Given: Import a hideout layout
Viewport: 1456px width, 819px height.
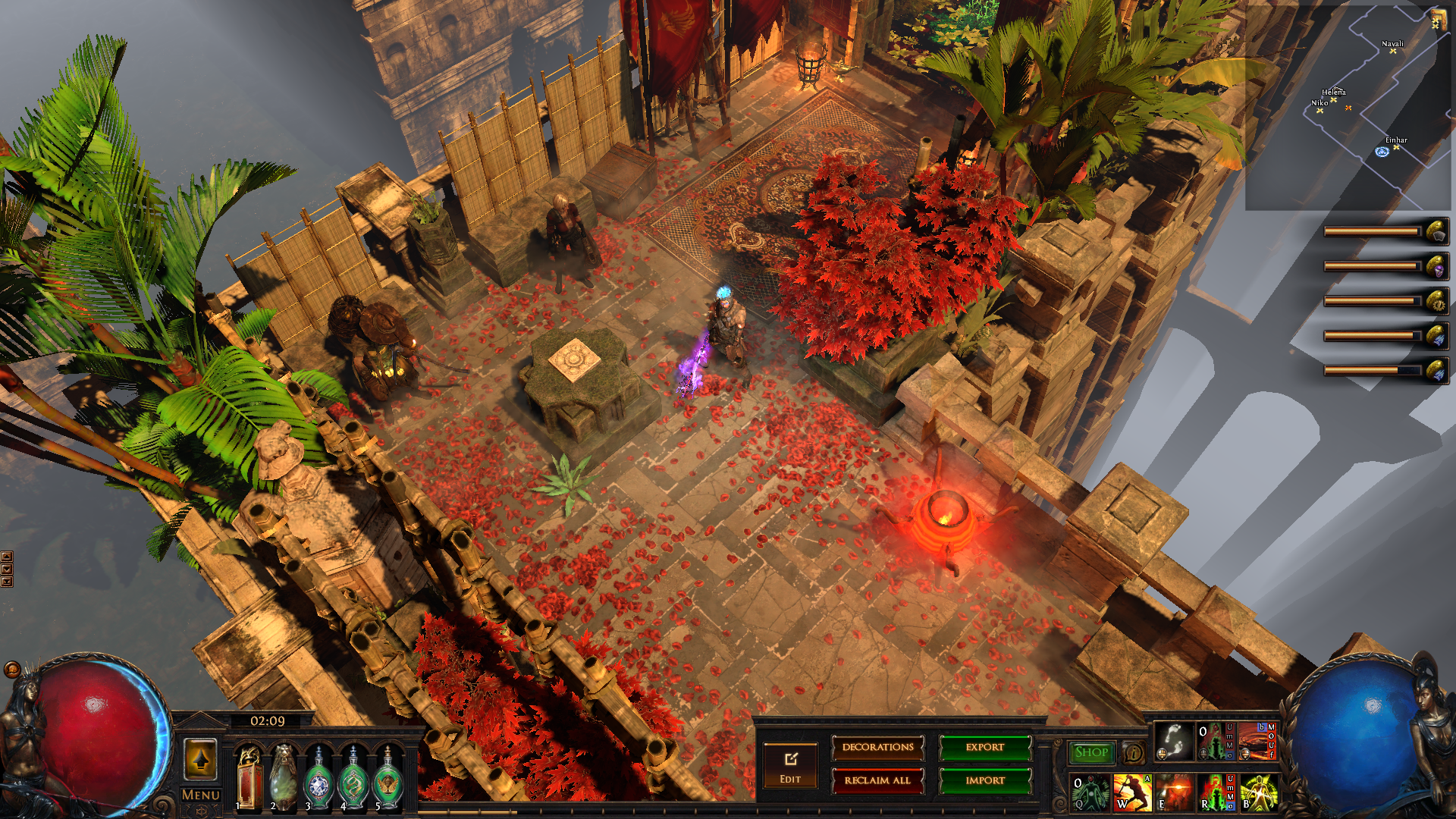Looking at the screenshot, I should pos(985,780).
